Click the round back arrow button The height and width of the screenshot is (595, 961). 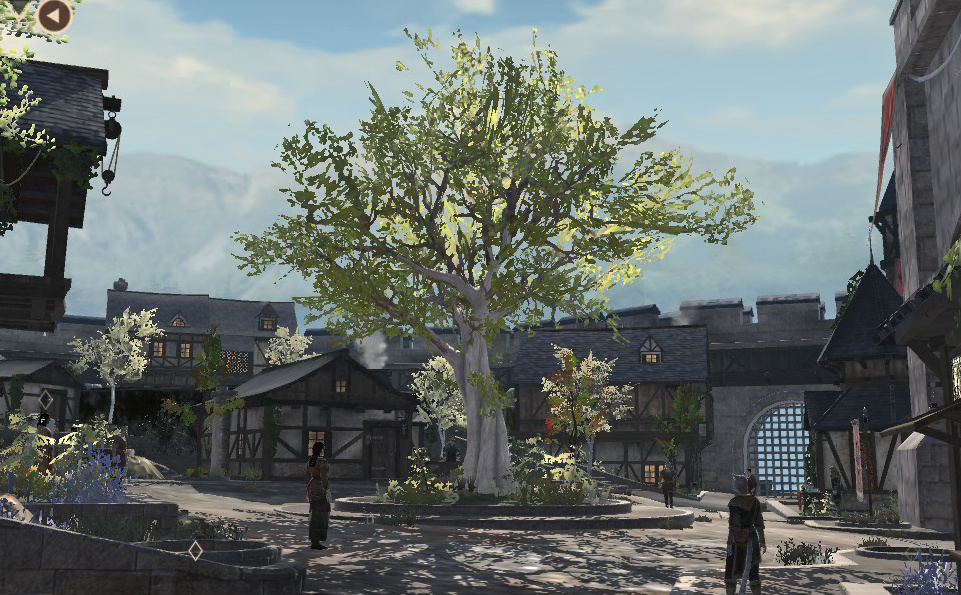coord(55,15)
